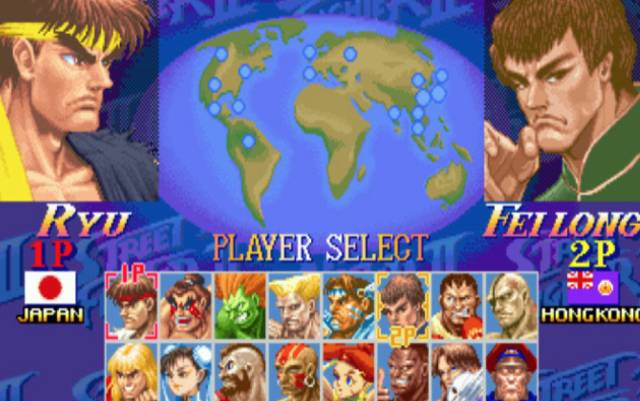Select blond Ken's portrait

pos(132,372)
